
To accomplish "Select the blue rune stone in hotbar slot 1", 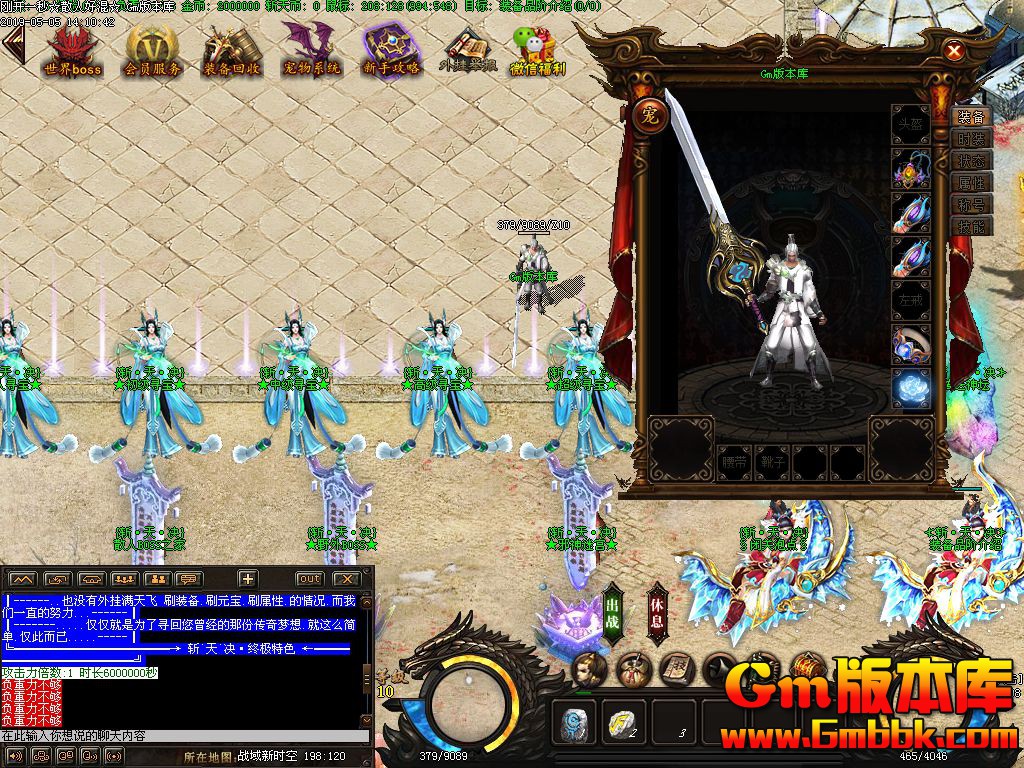I will click(x=574, y=723).
